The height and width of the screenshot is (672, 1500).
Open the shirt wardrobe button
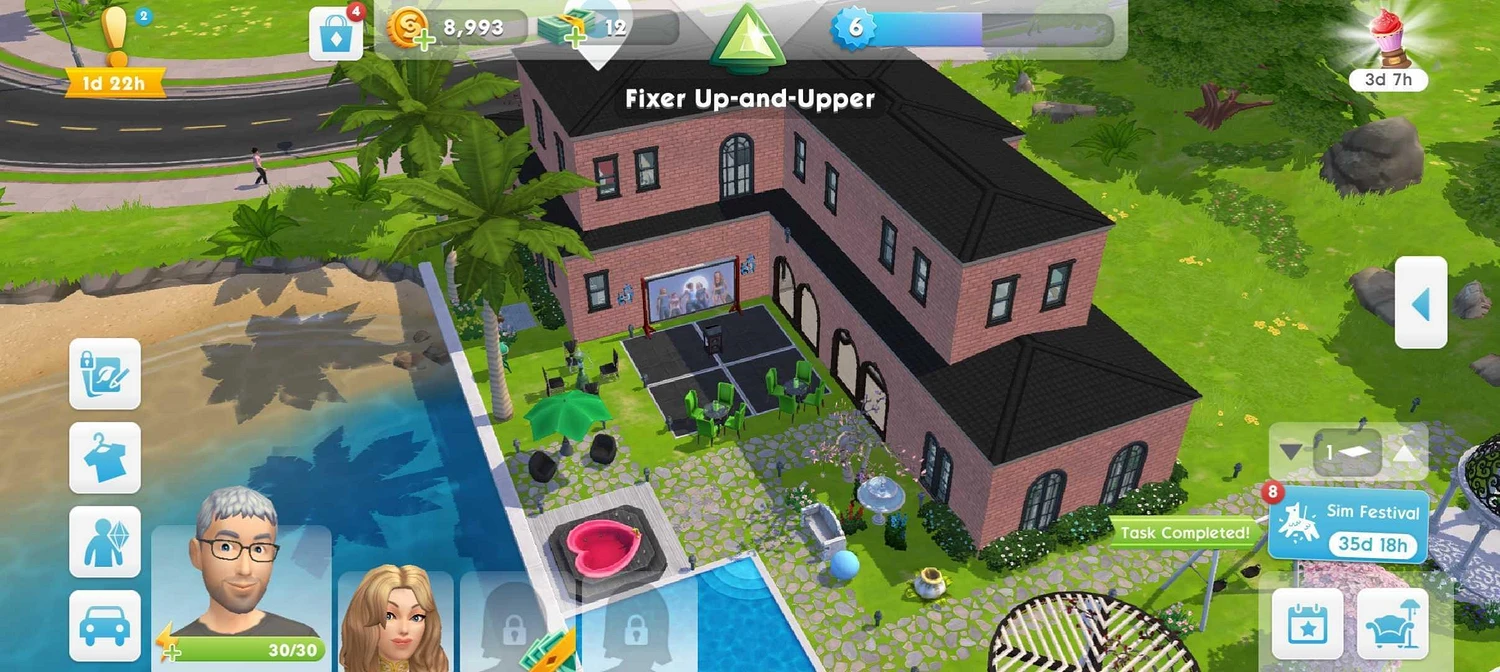pos(105,458)
